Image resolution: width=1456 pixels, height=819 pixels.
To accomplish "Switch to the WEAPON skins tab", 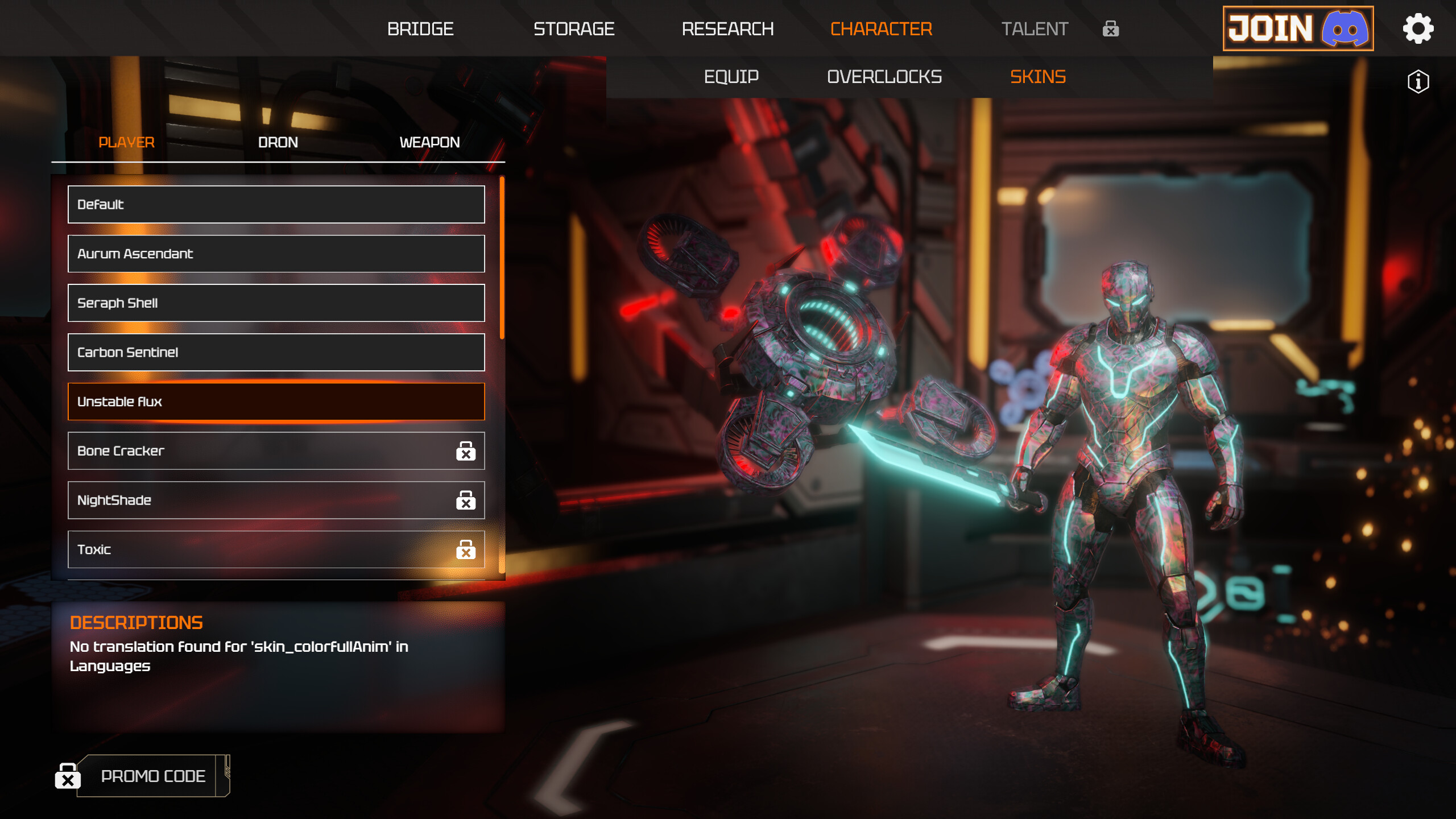I will click(x=429, y=142).
